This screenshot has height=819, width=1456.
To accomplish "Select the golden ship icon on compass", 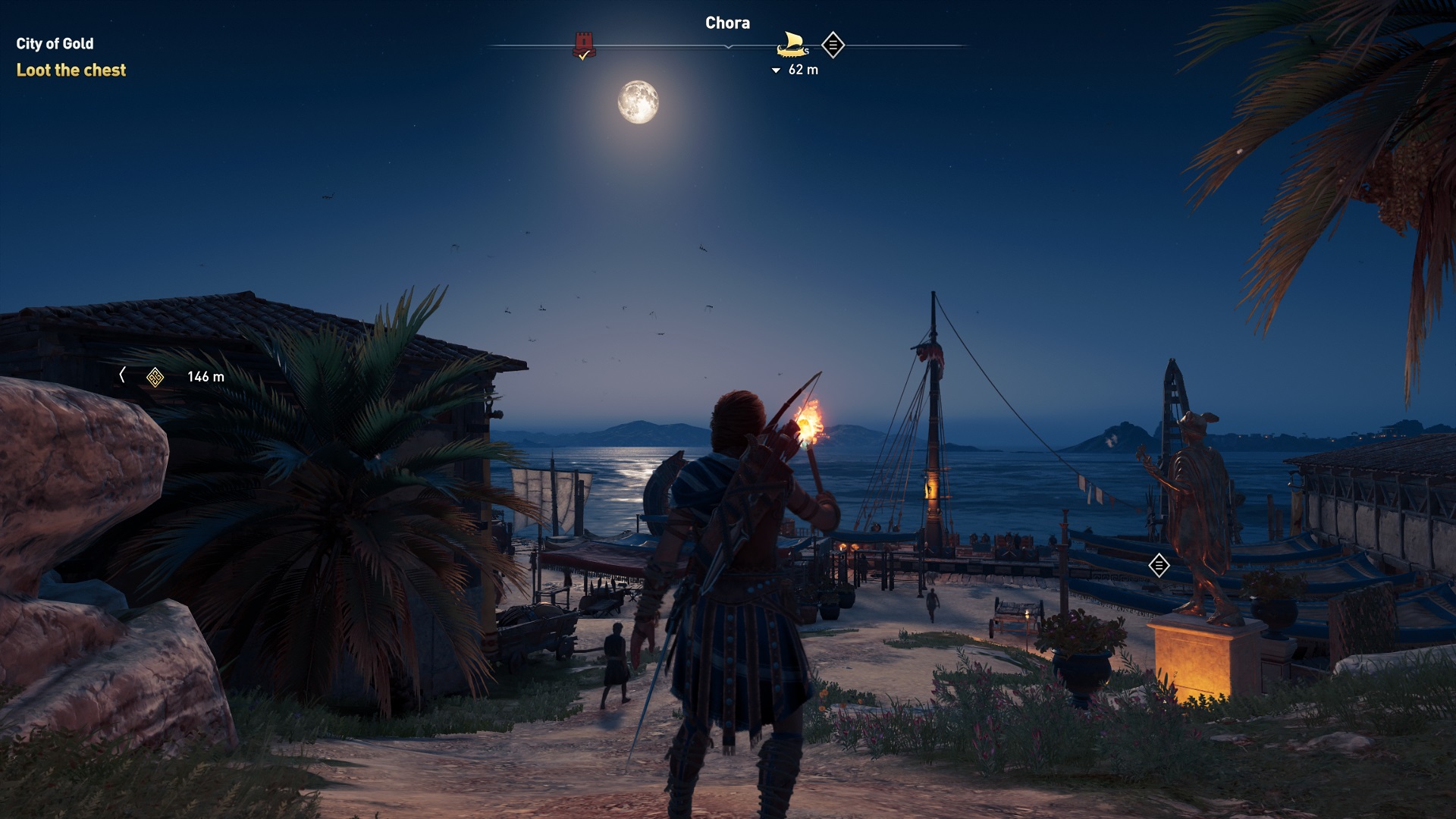I will tap(792, 45).
